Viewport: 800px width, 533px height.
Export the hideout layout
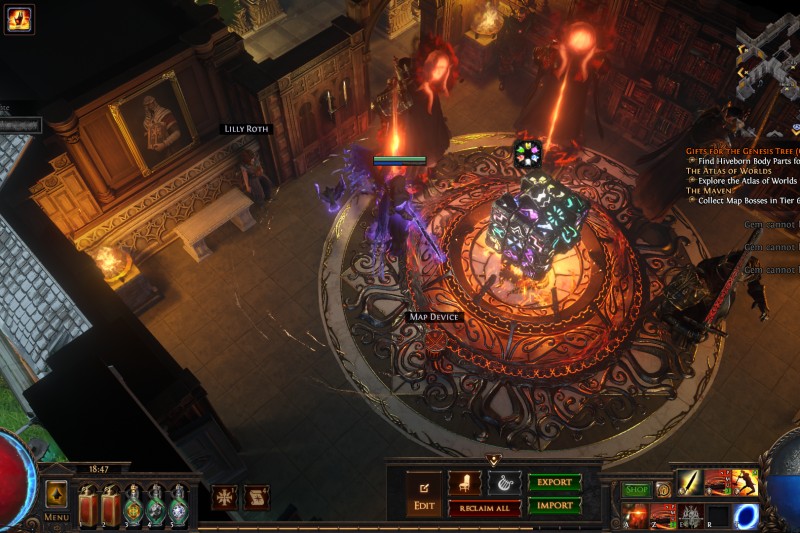point(554,483)
